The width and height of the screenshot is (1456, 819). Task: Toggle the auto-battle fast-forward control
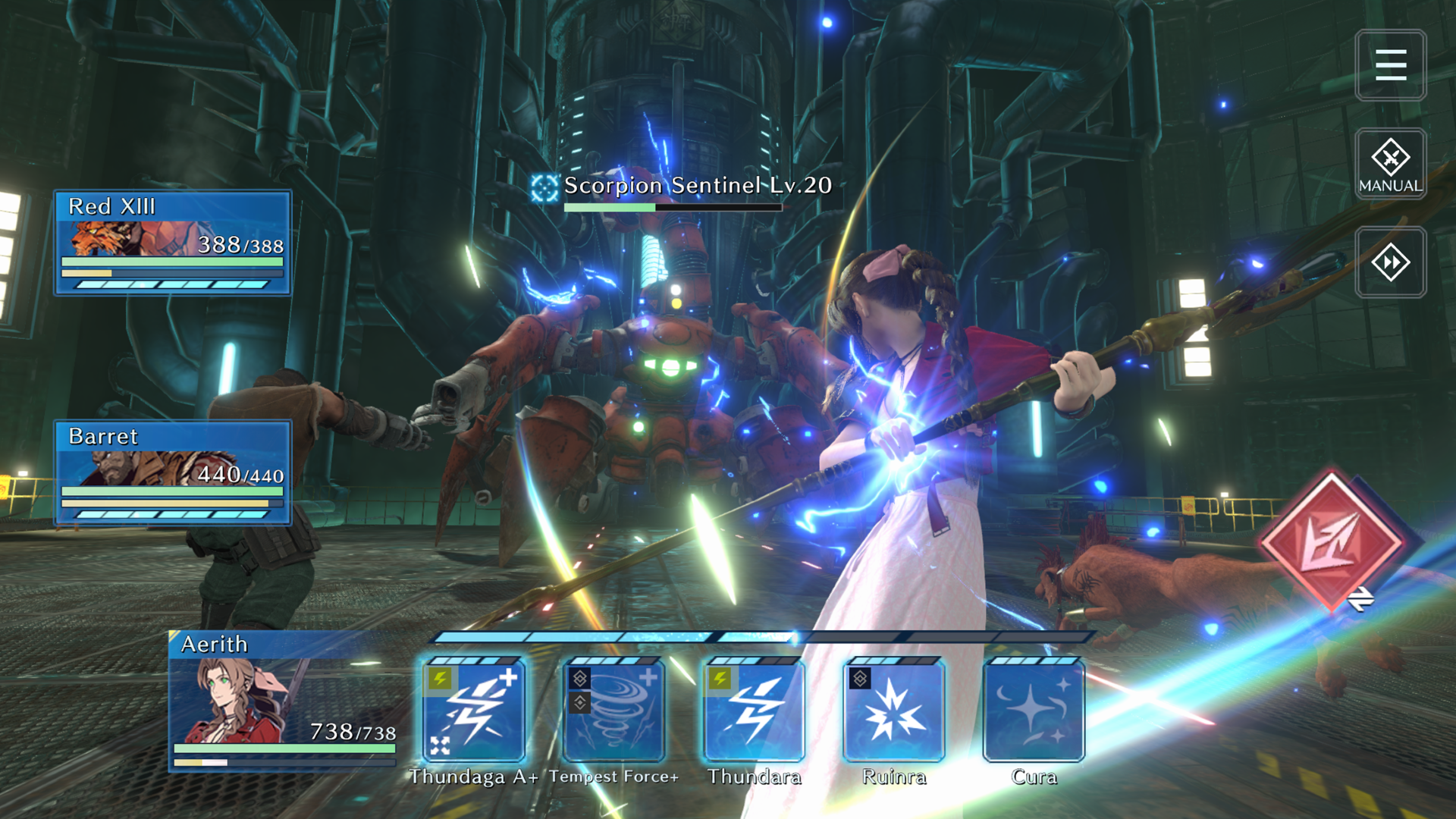pos(1390,262)
